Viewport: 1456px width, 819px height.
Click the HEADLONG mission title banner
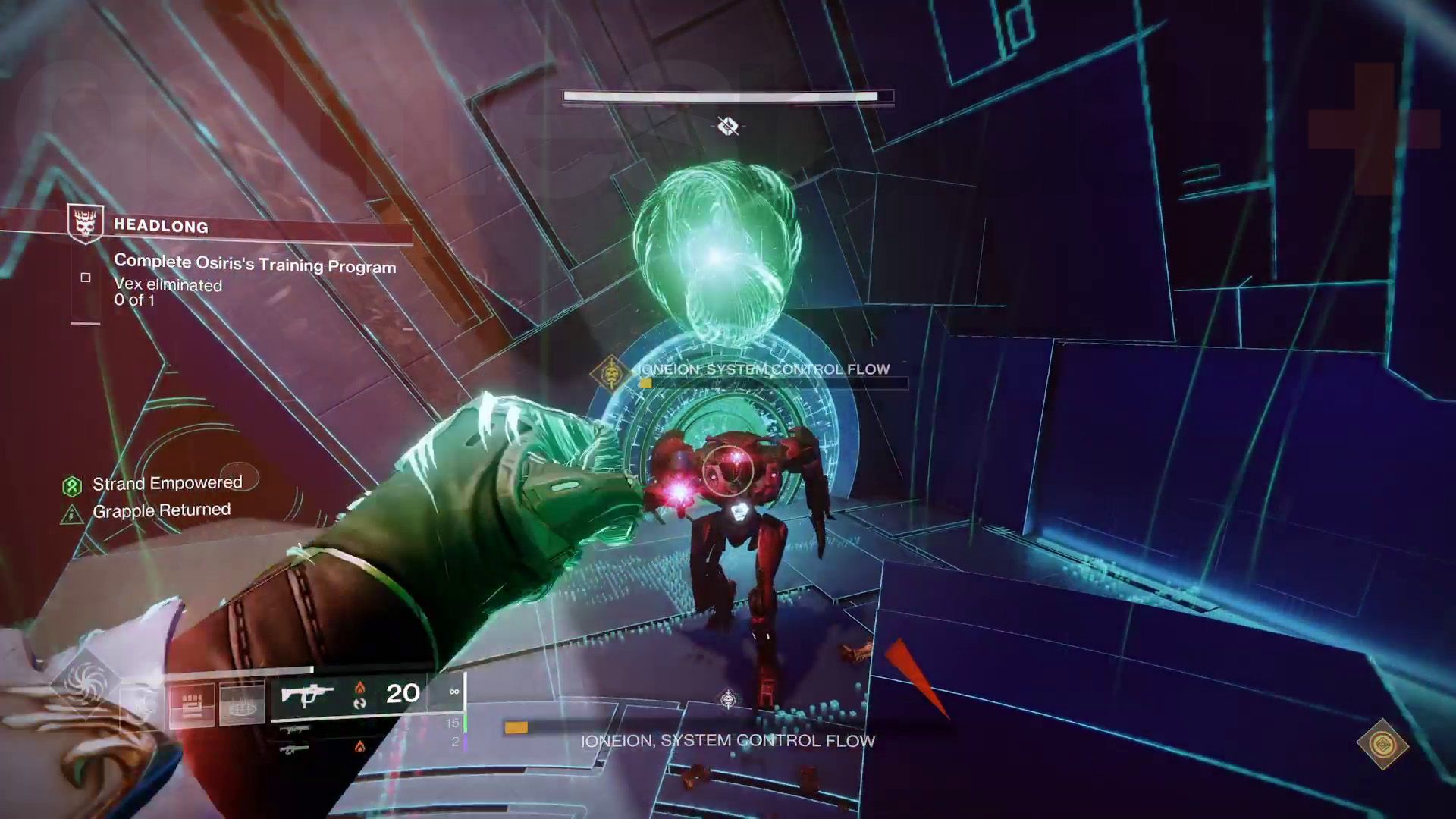[x=161, y=225]
